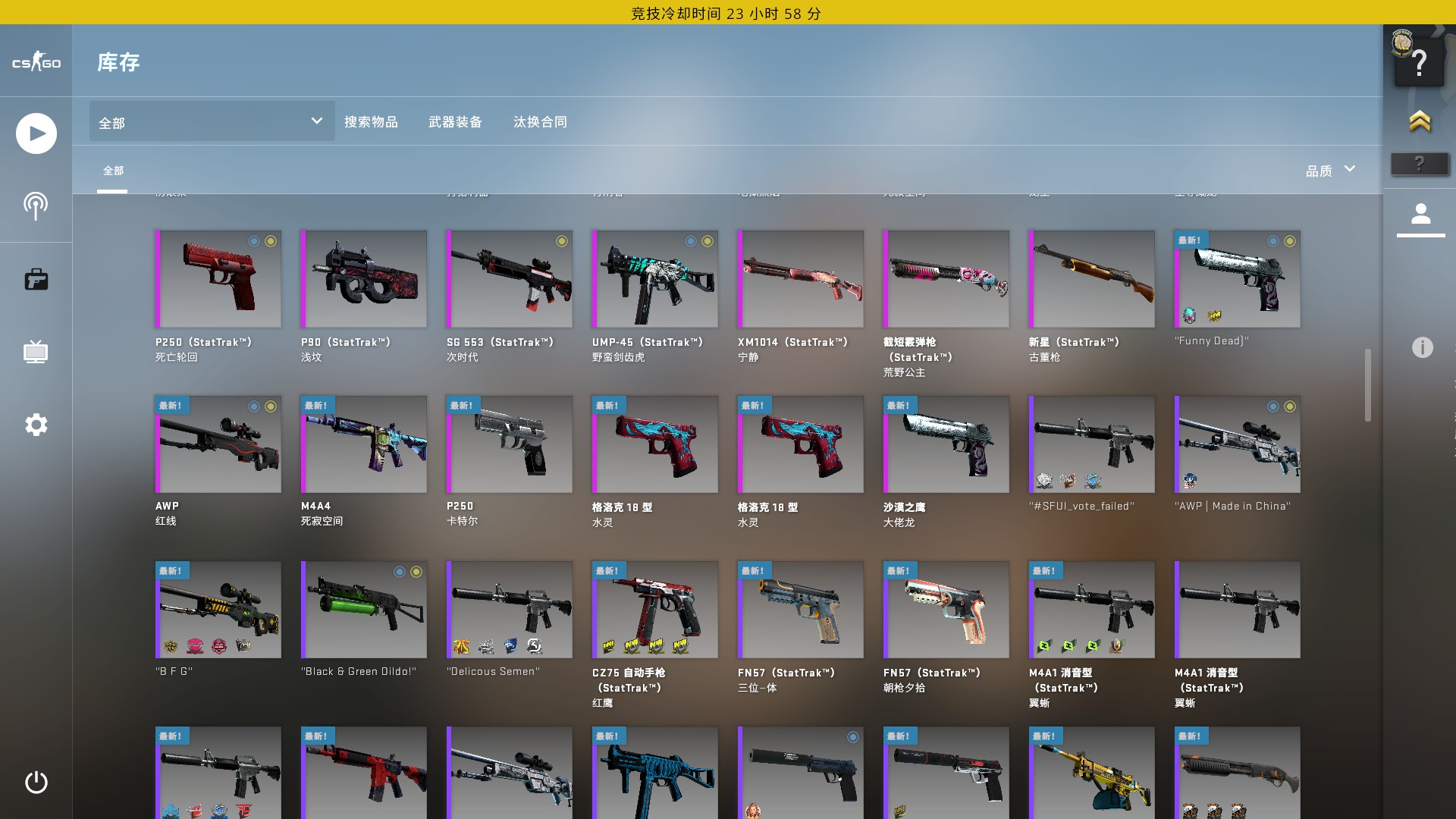This screenshot has height=819, width=1456.
Task: Click the power quit icon bottom left
Action: (x=36, y=783)
